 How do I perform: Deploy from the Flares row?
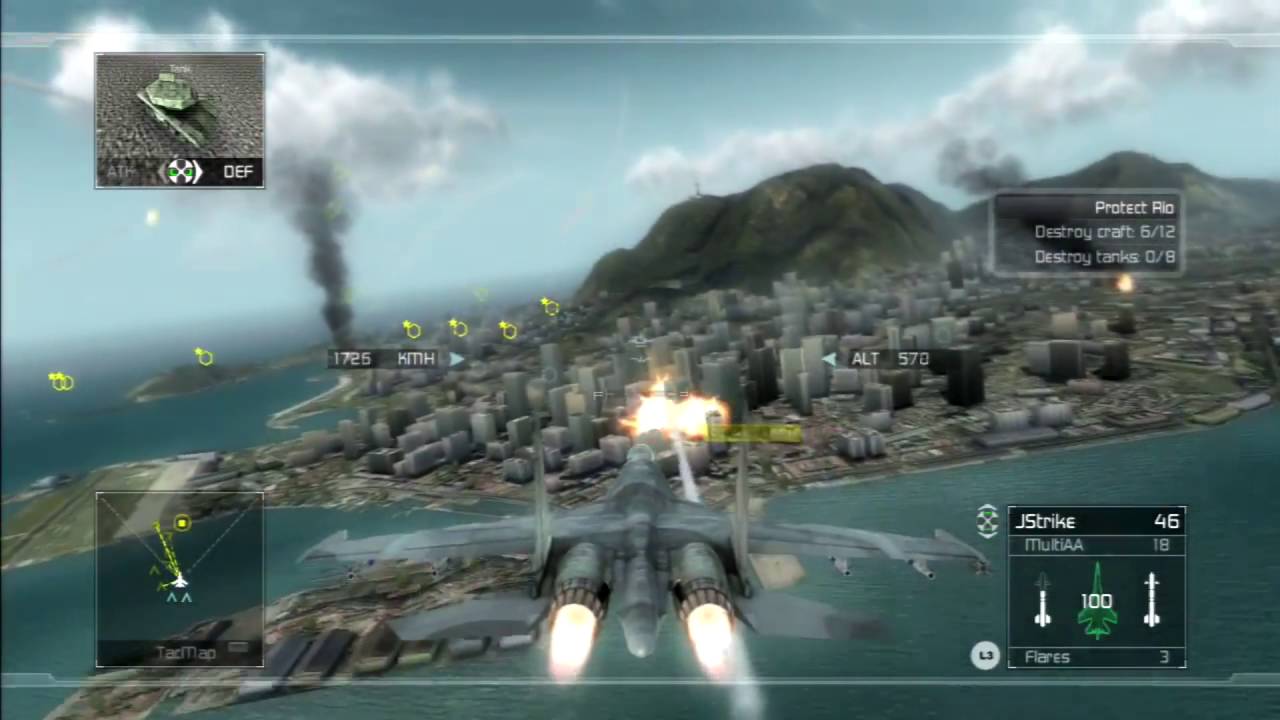click(1097, 657)
